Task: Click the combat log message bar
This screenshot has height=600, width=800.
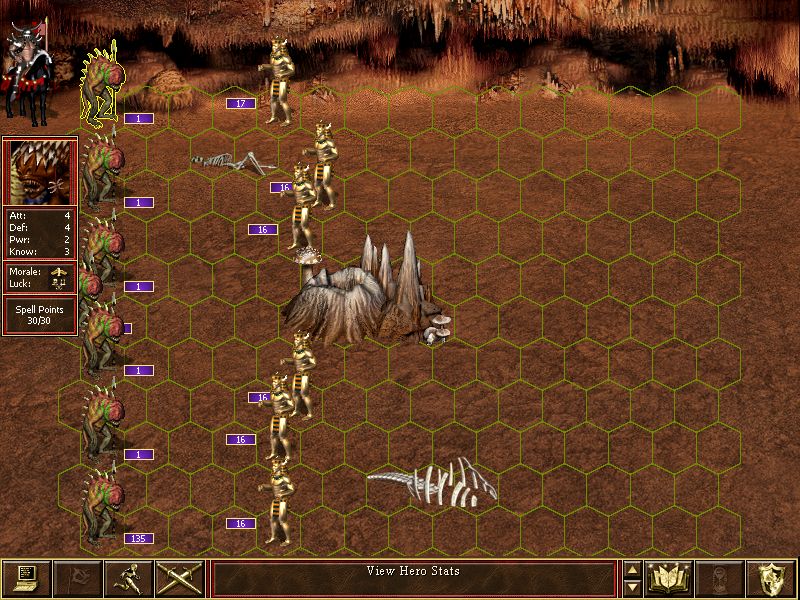Action: tap(414, 578)
